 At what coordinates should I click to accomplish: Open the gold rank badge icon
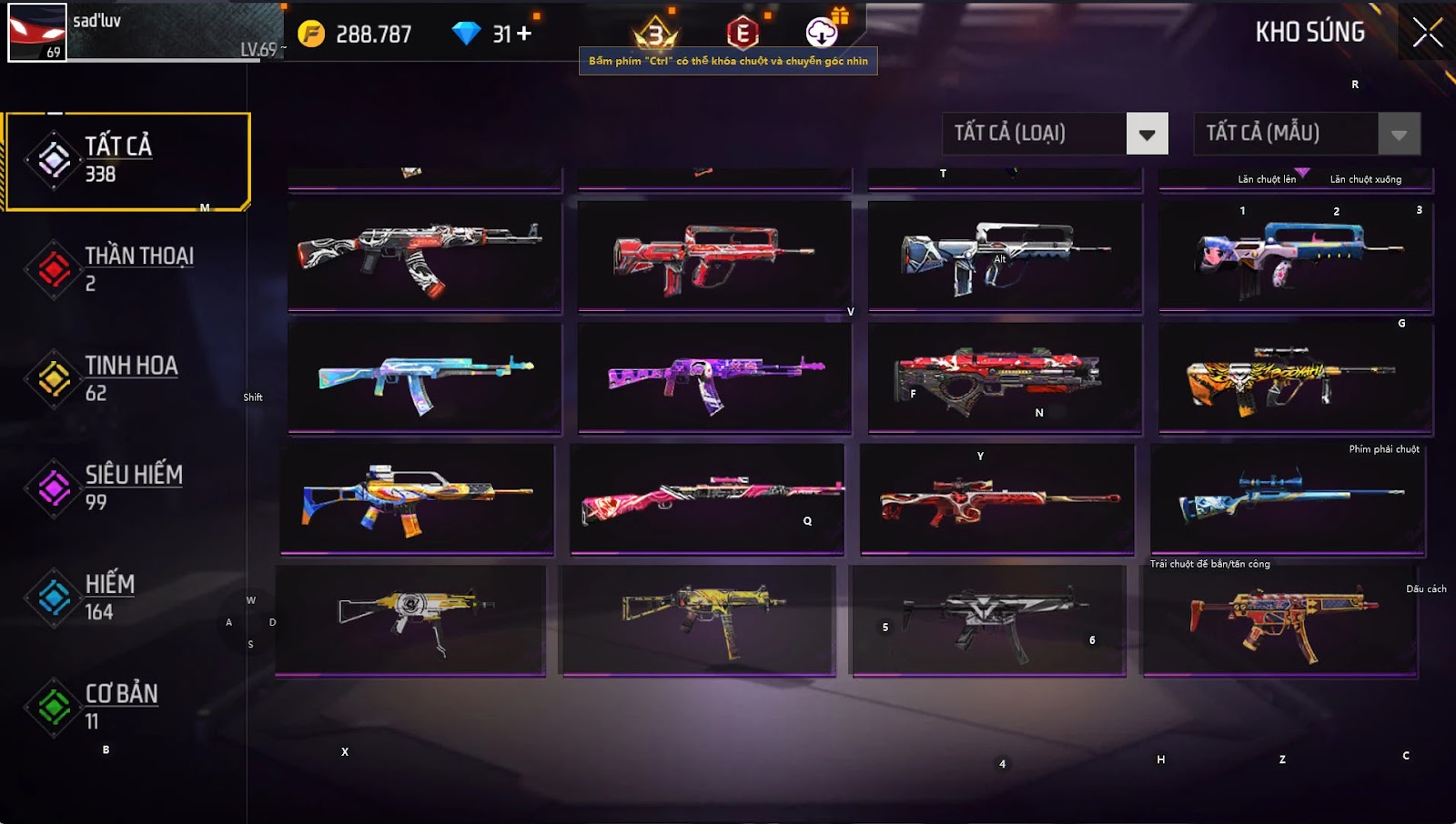pyautogui.click(x=655, y=35)
